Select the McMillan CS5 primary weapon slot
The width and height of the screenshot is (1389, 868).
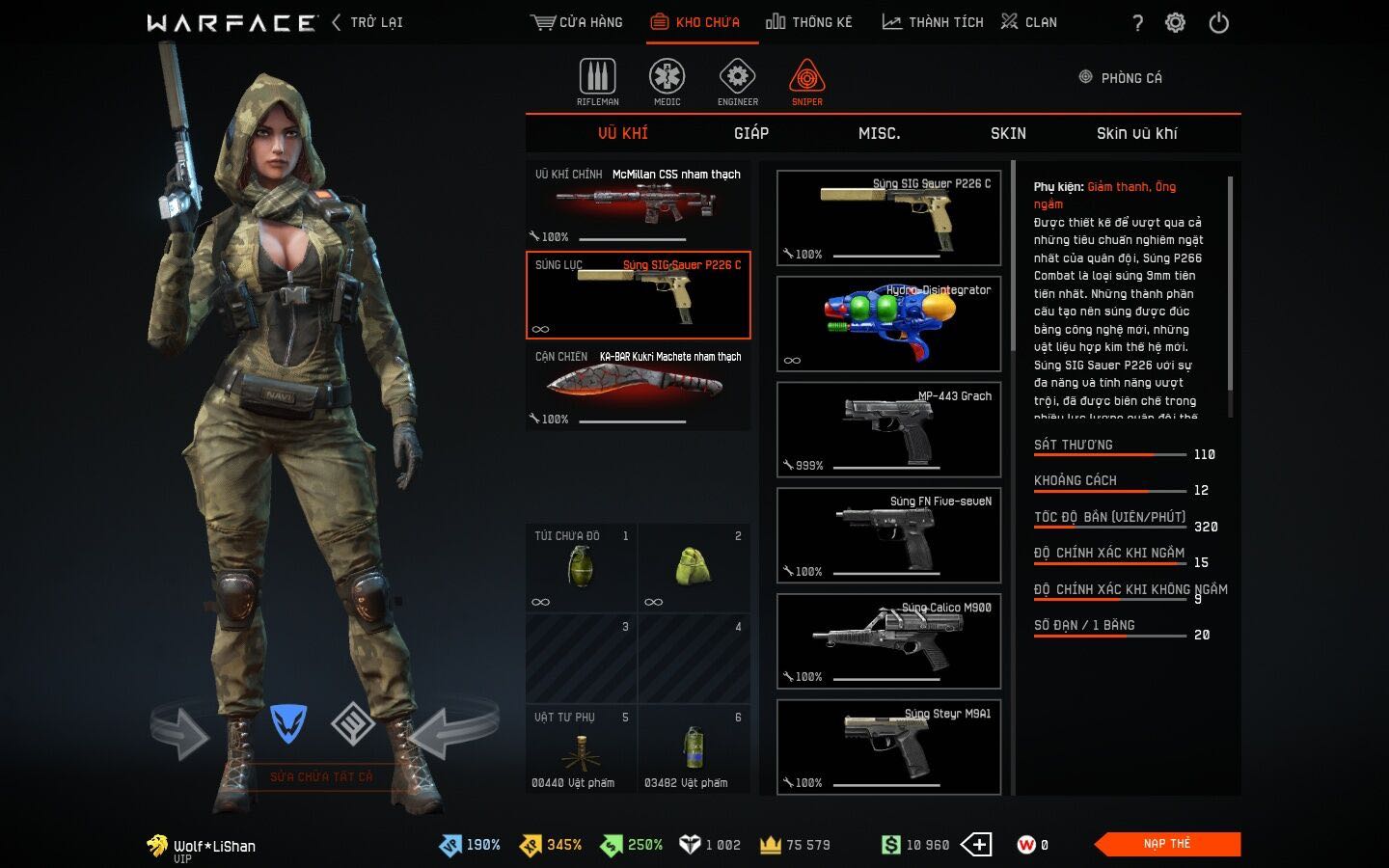tap(638, 204)
